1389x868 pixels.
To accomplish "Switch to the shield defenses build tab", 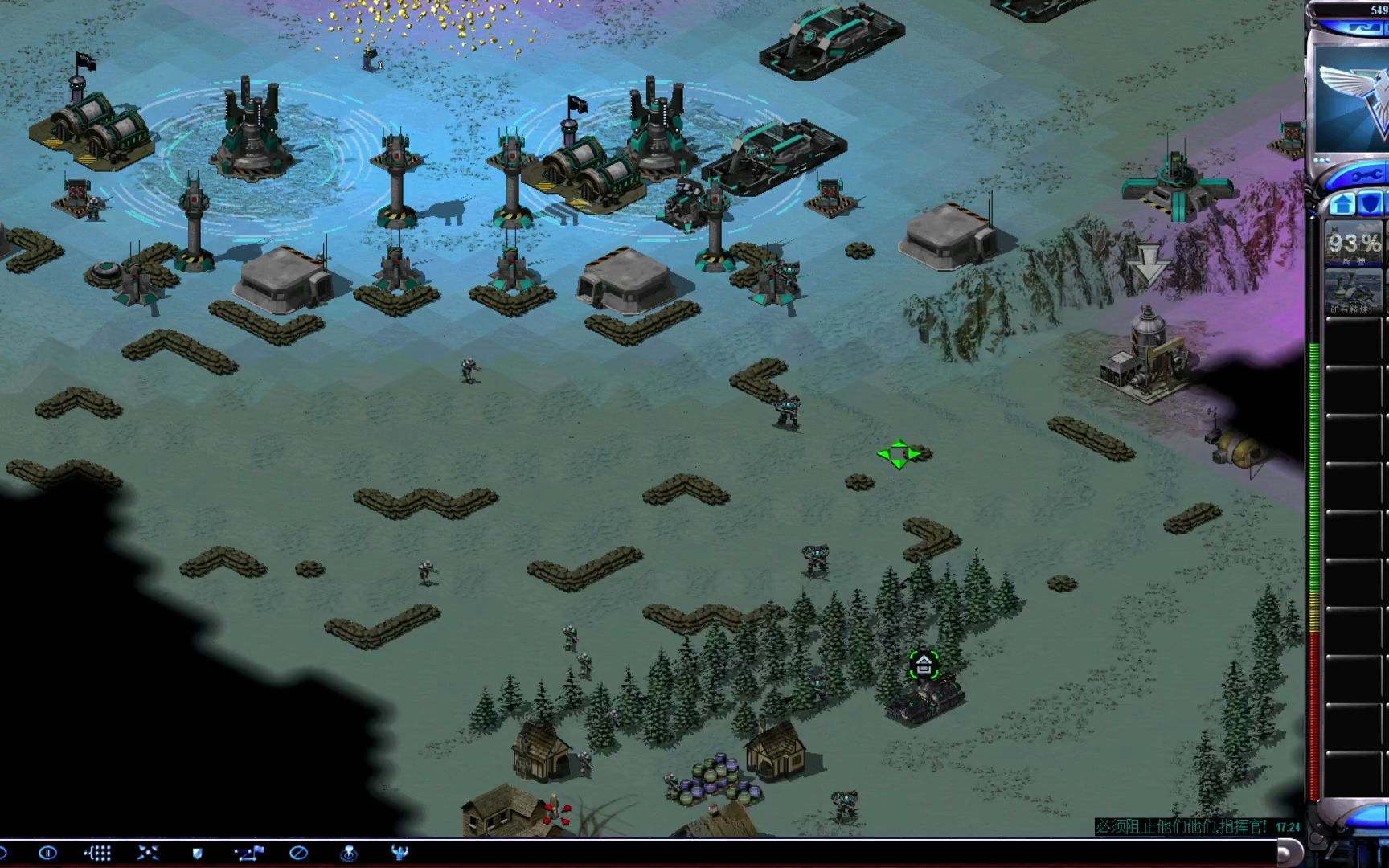I will point(1371,204).
